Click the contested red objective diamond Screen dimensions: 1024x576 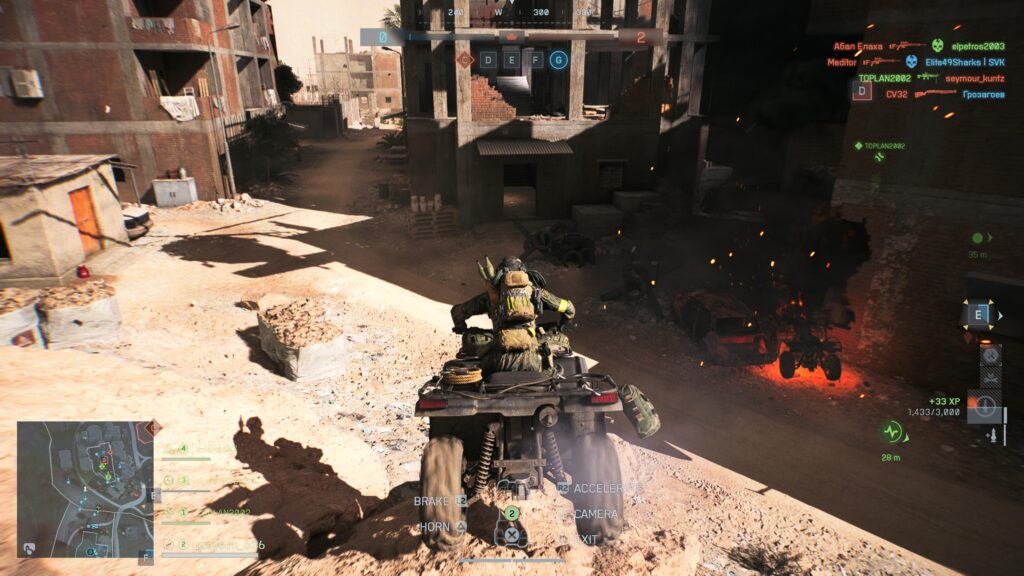pyautogui.click(x=465, y=60)
